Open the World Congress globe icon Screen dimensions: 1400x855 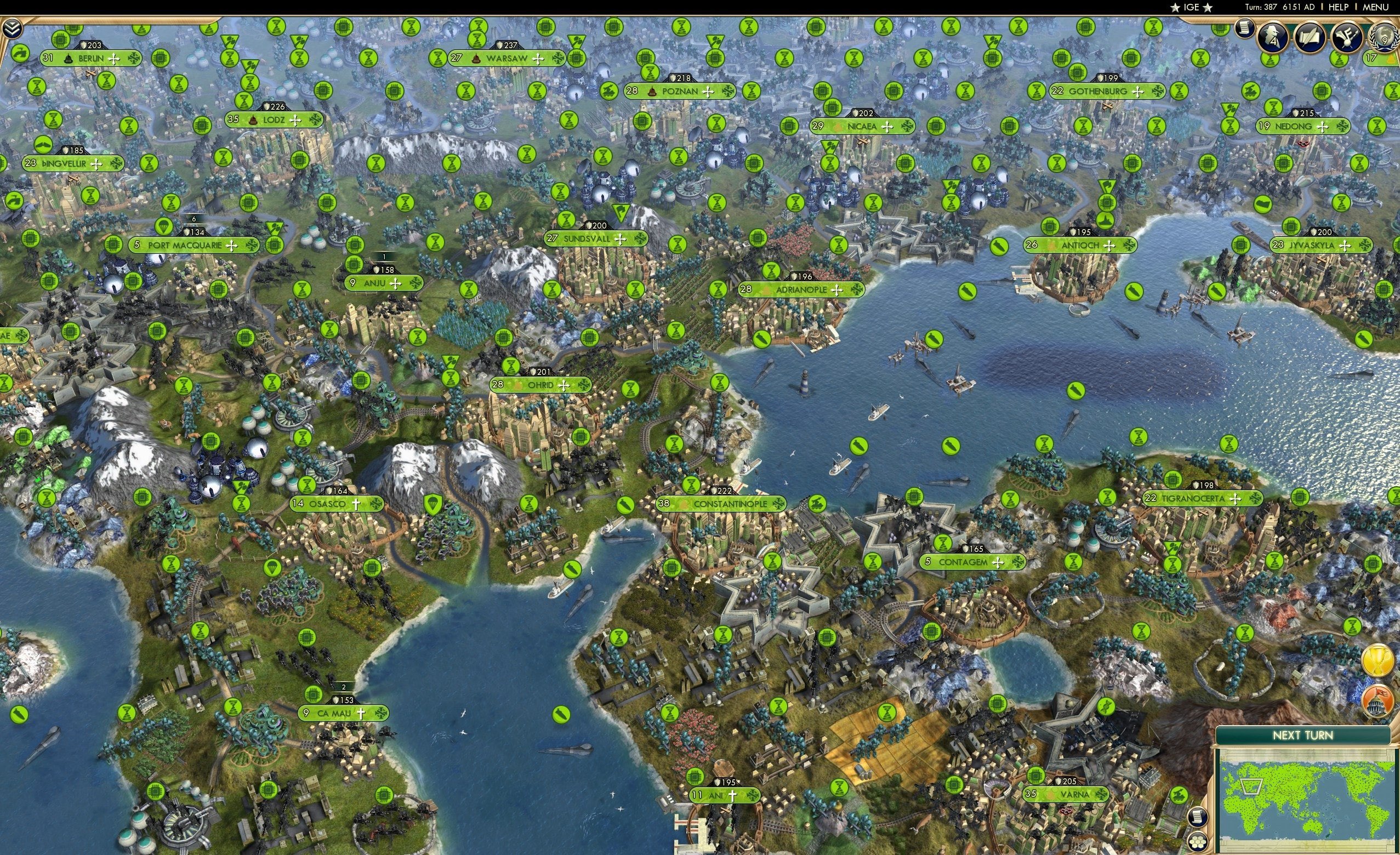(1384, 37)
